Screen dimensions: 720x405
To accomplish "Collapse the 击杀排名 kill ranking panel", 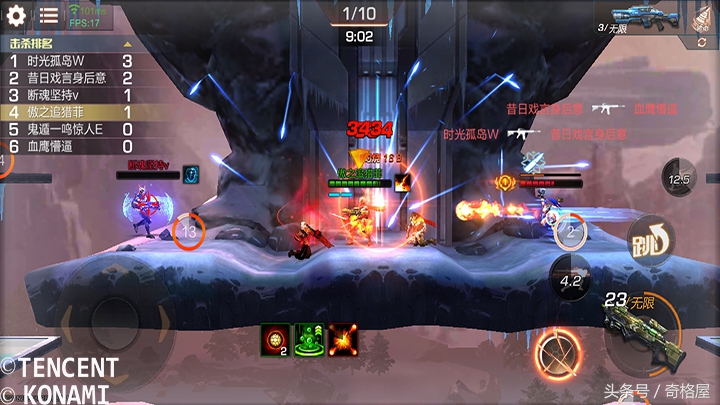I will [x=127, y=44].
